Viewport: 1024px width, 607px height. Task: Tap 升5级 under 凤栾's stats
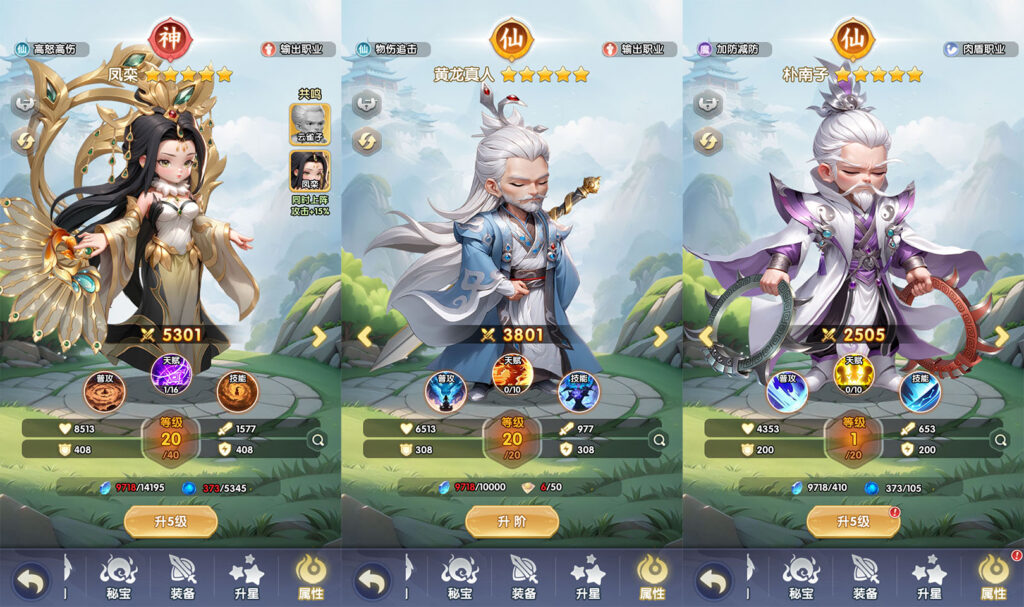[x=170, y=521]
